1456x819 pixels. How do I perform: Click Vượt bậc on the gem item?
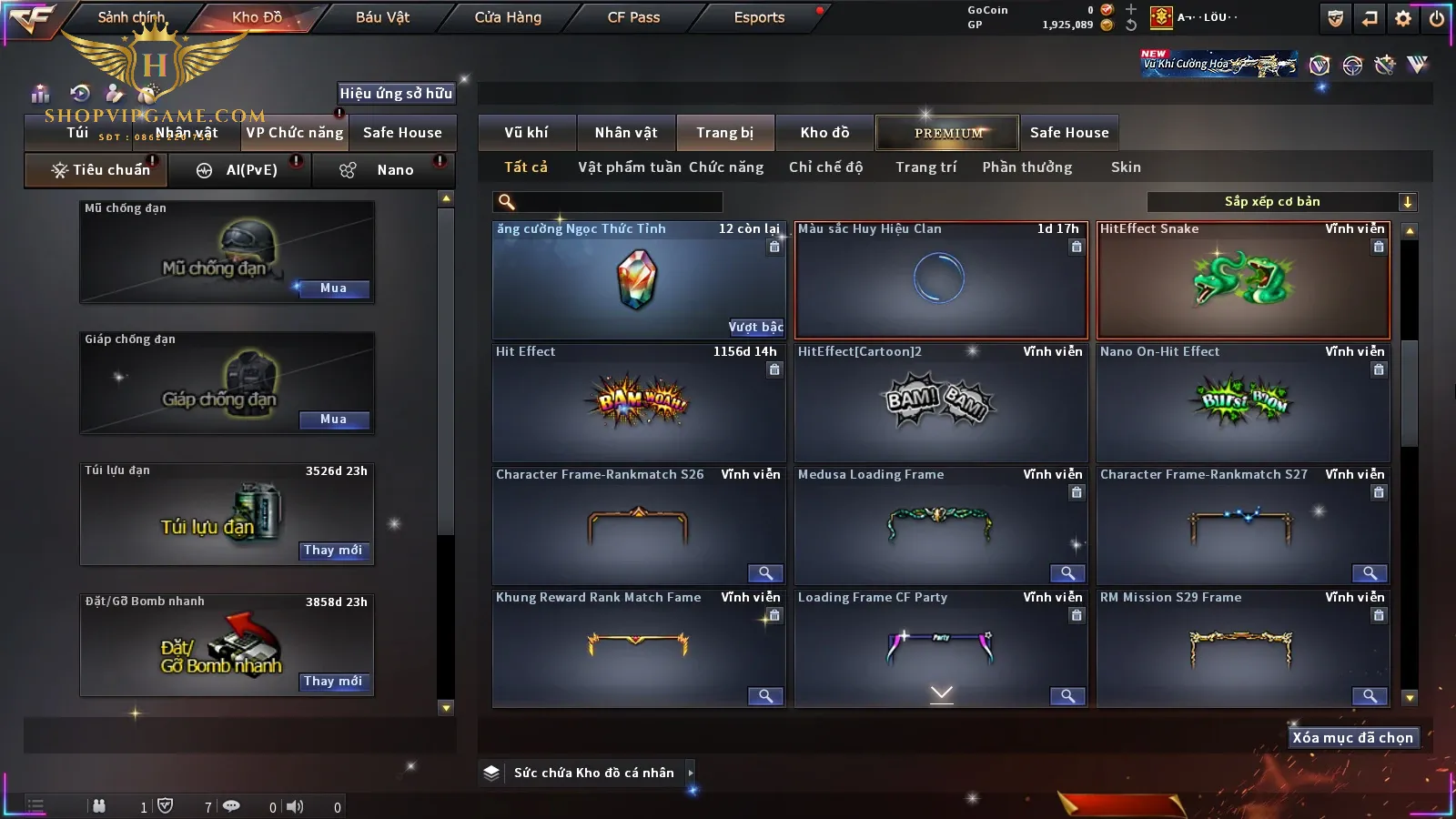click(755, 327)
